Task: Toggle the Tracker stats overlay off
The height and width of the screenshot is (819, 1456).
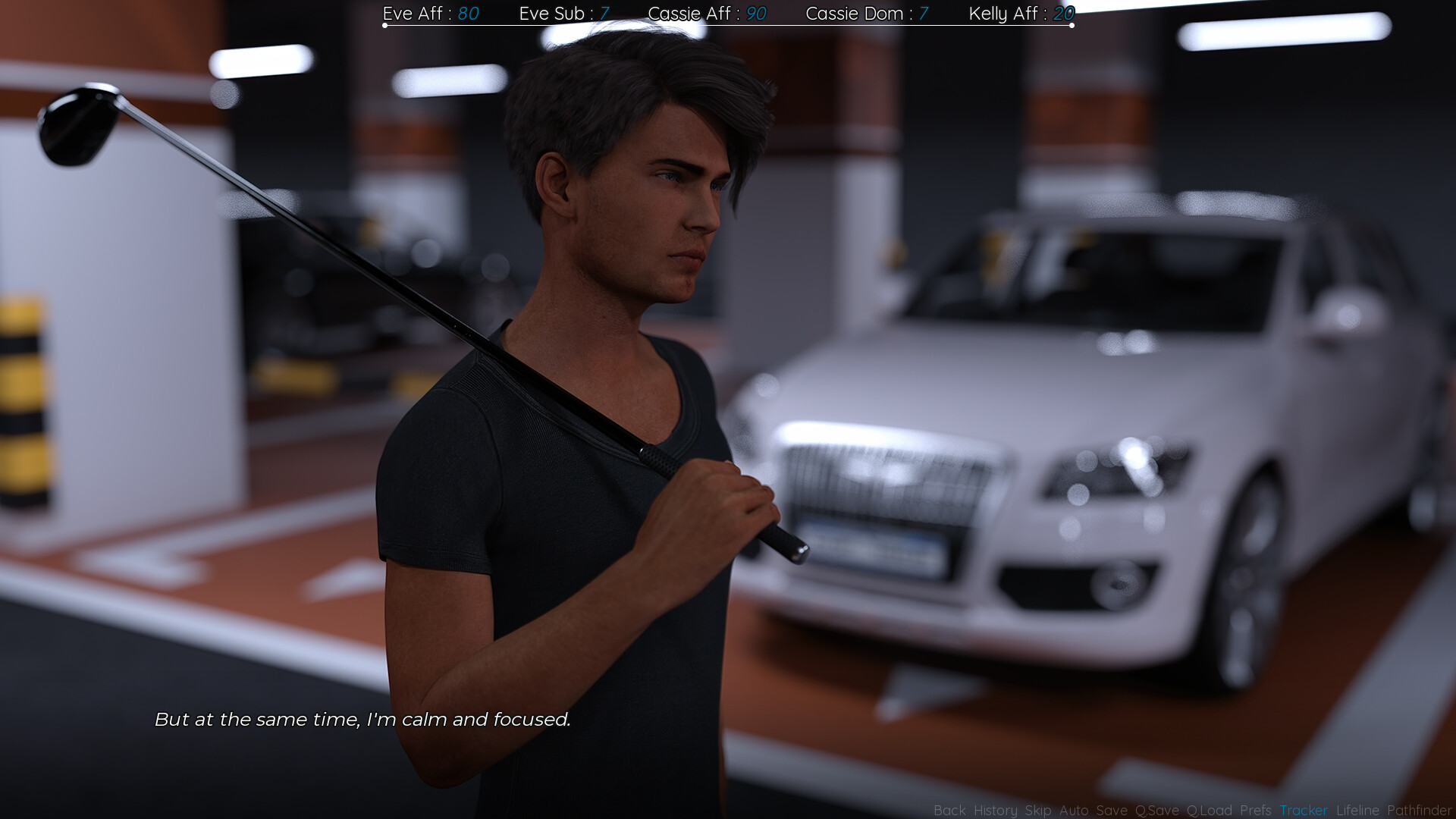Action: point(1304,811)
